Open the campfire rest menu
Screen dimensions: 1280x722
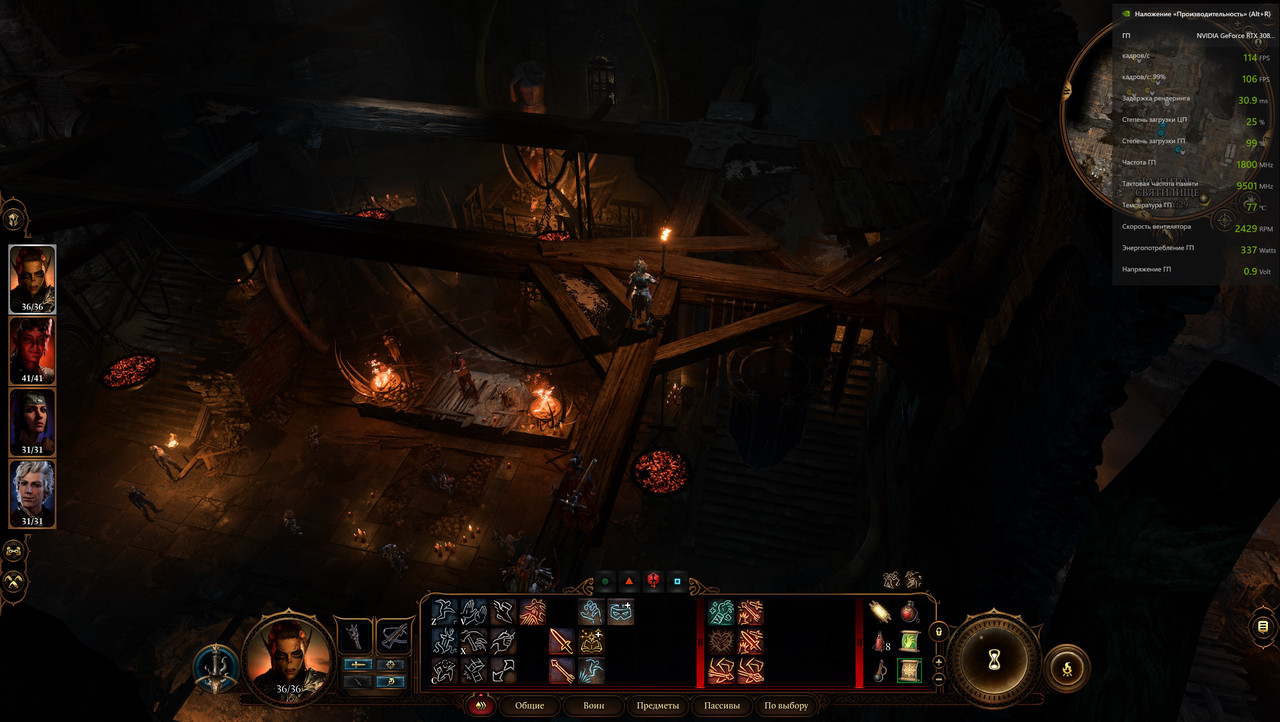[x=1066, y=668]
